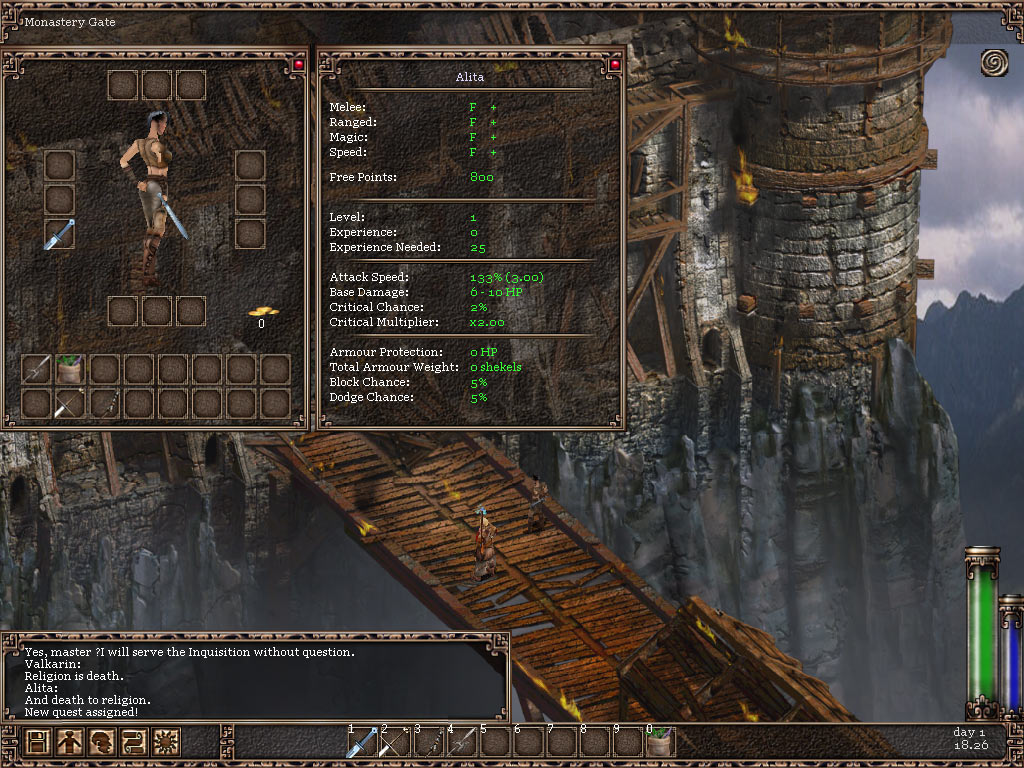1024x768 pixels.
Task: Click the sun-shaped button
Action: coord(166,742)
